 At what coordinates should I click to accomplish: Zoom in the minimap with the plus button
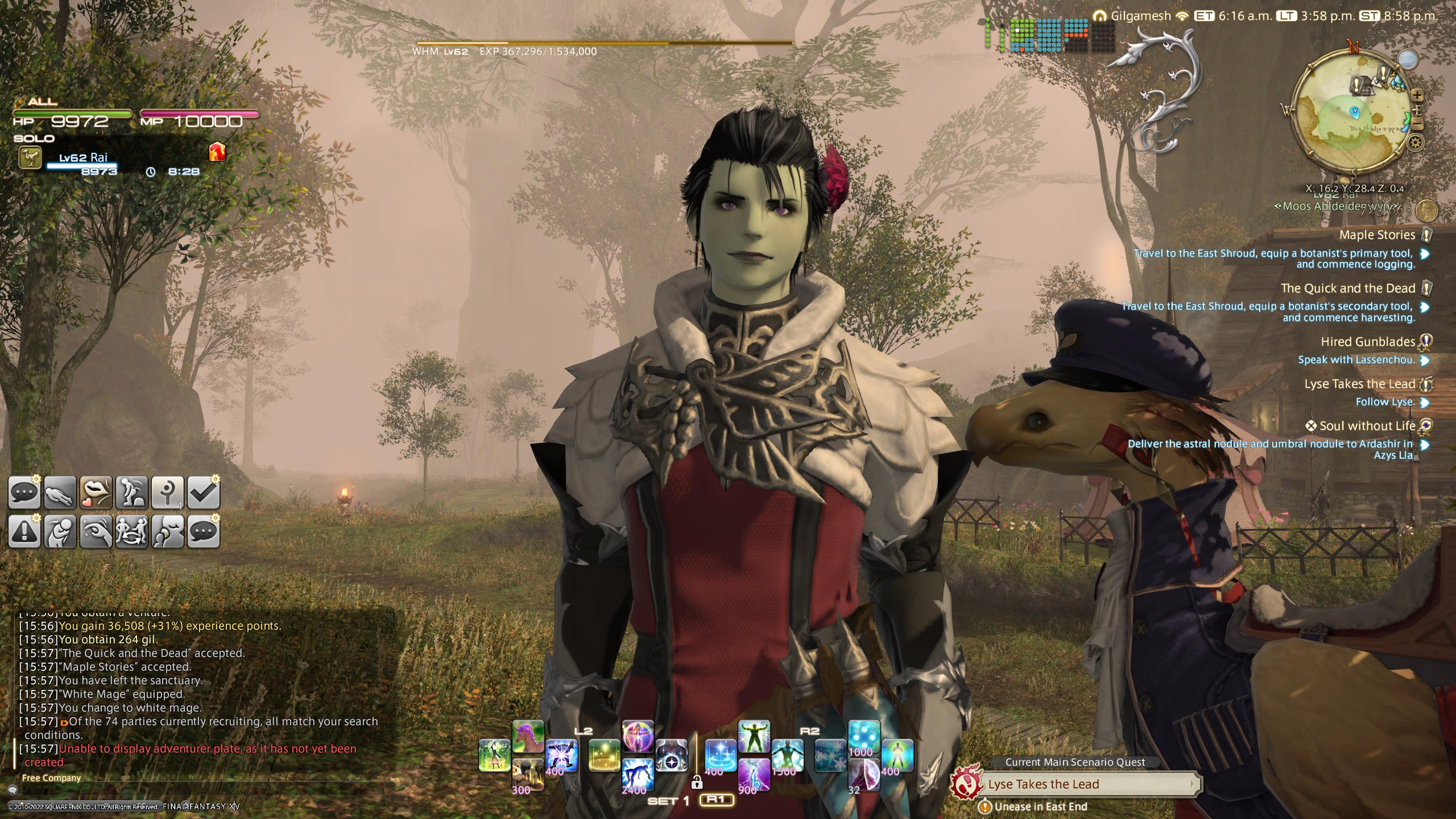pos(1417,95)
